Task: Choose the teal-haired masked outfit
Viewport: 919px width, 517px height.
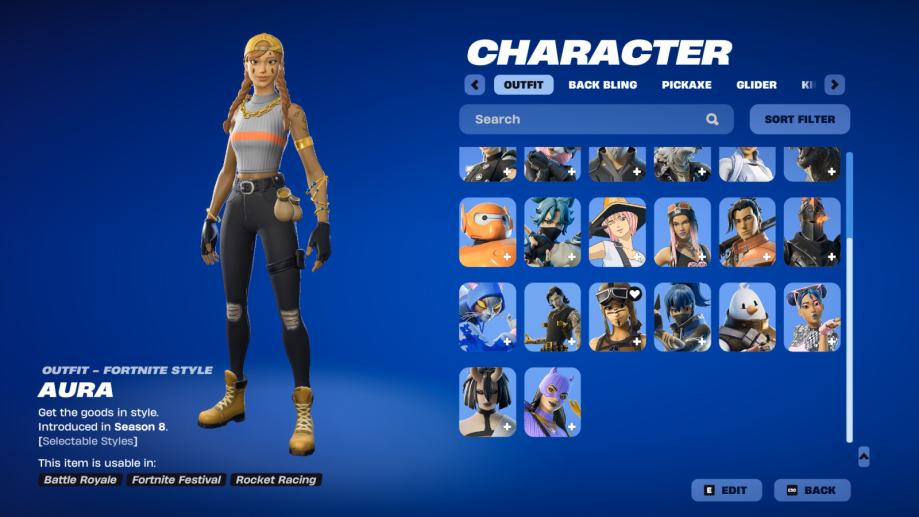Action: 552,232
